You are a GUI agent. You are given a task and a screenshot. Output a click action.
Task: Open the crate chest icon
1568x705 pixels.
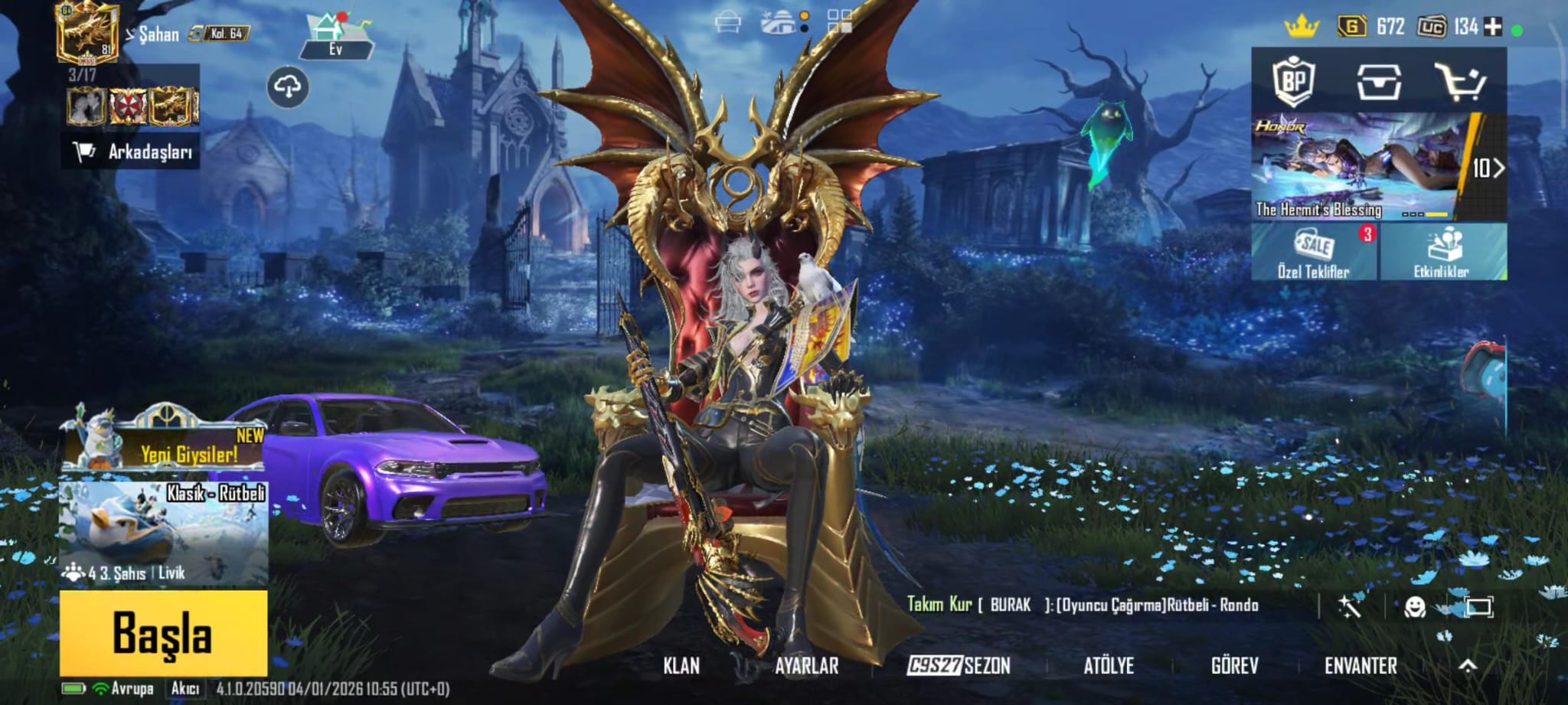[1379, 81]
